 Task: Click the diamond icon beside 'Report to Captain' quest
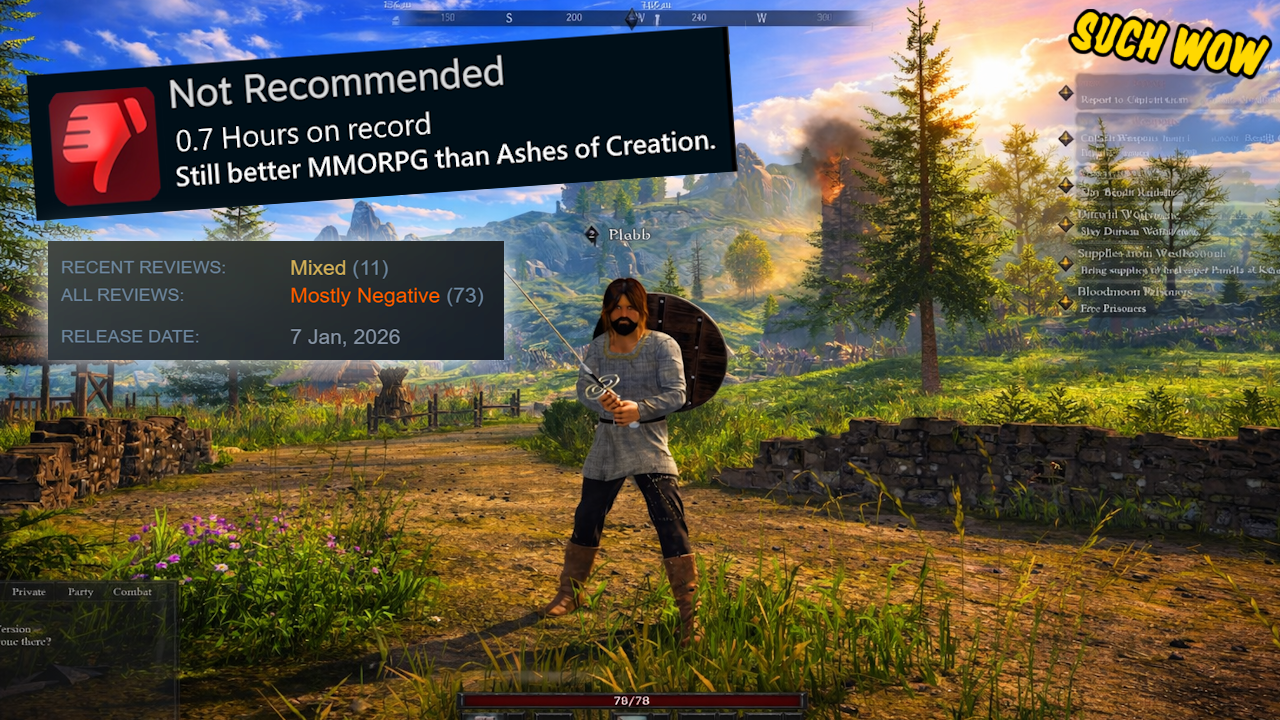pyautogui.click(x=1064, y=93)
